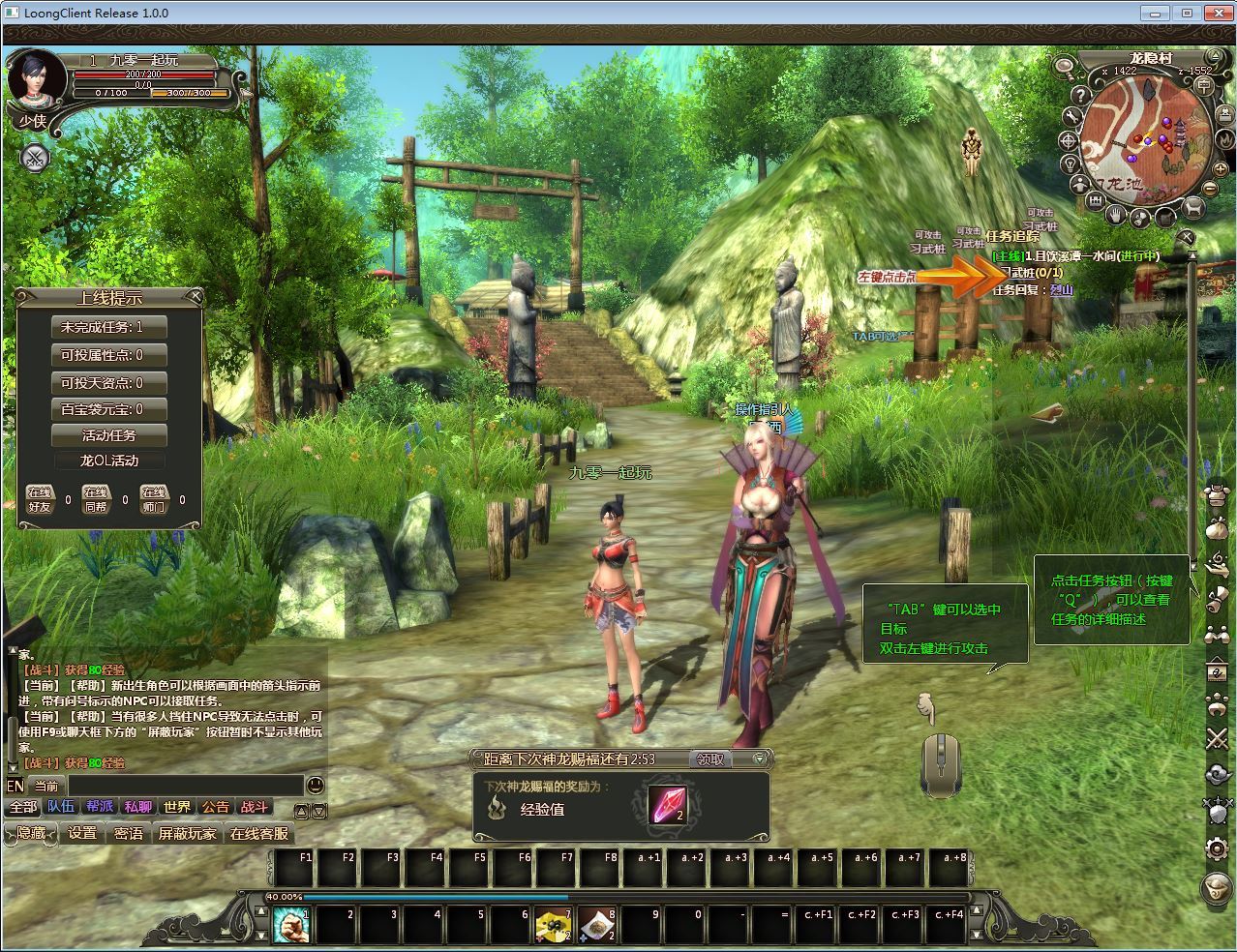The height and width of the screenshot is (952, 1237).
Task: Close the 上线提示 panel
Action: pyautogui.click(x=196, y=296)
